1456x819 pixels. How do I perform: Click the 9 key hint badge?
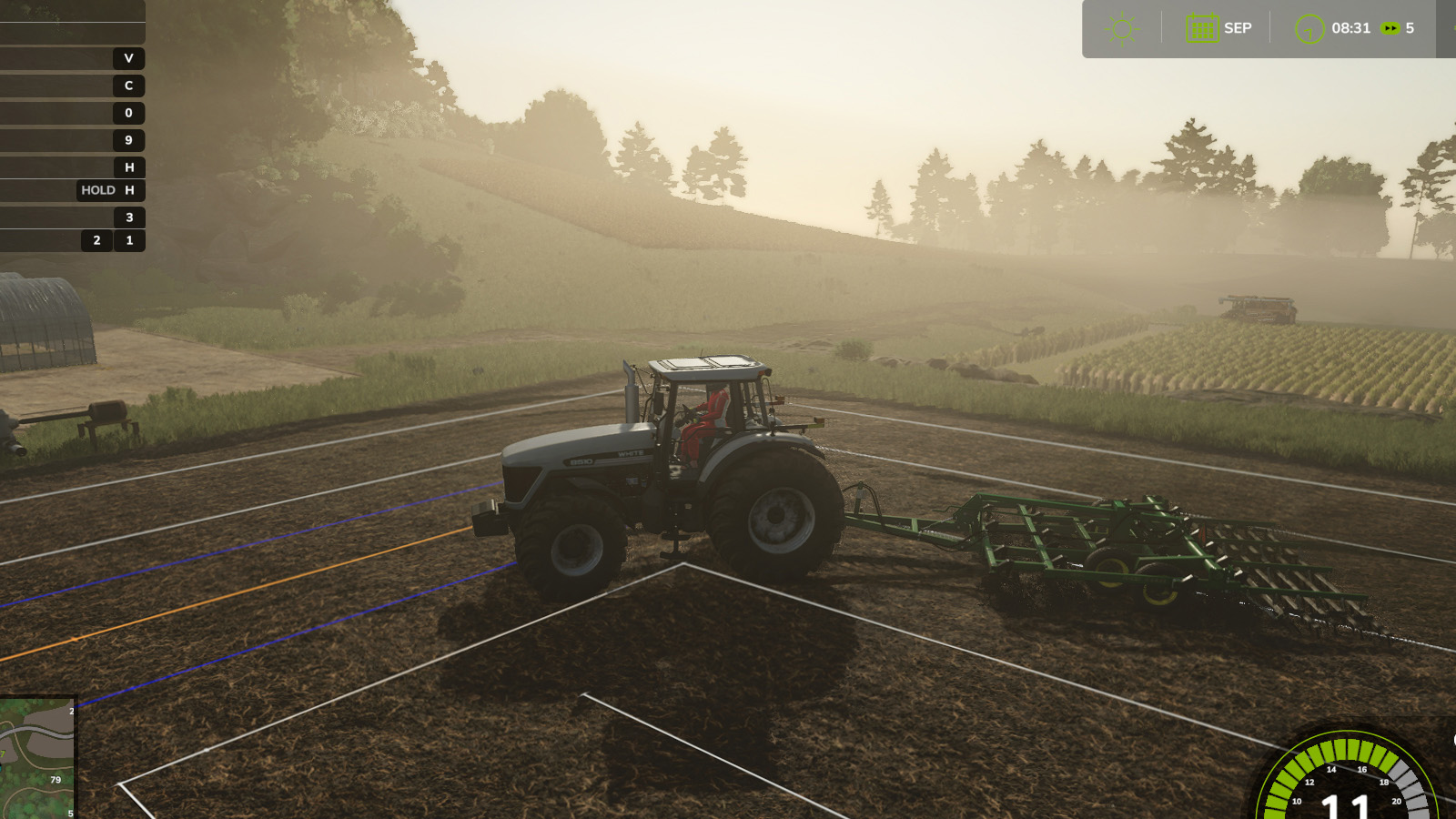[x=128, y=140]
